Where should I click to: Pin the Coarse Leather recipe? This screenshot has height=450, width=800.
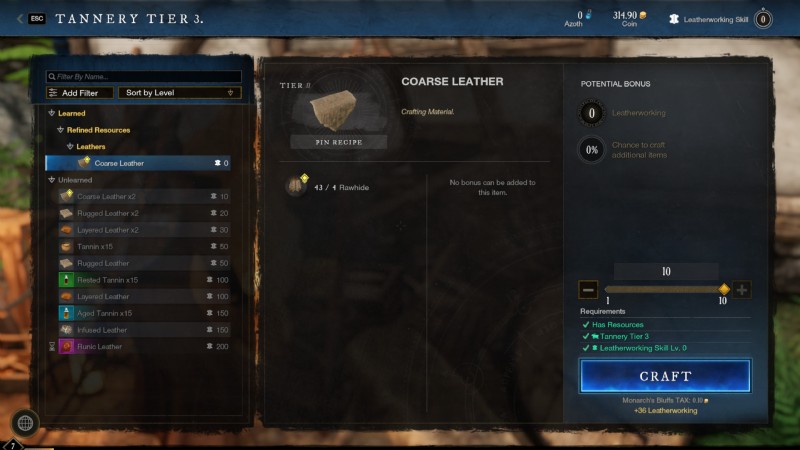coord(339,142)
